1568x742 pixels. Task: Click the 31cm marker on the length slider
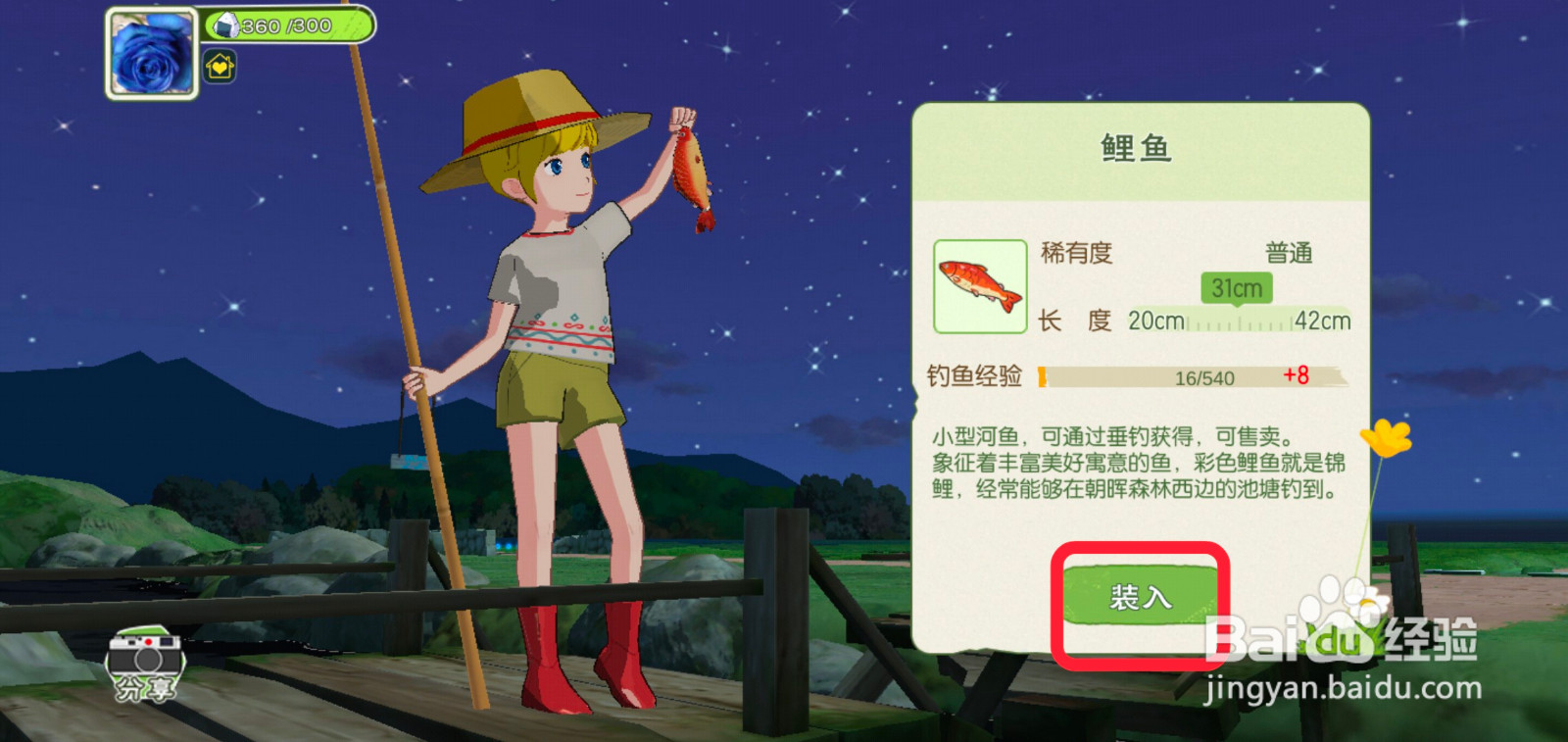click(1239, 288)
